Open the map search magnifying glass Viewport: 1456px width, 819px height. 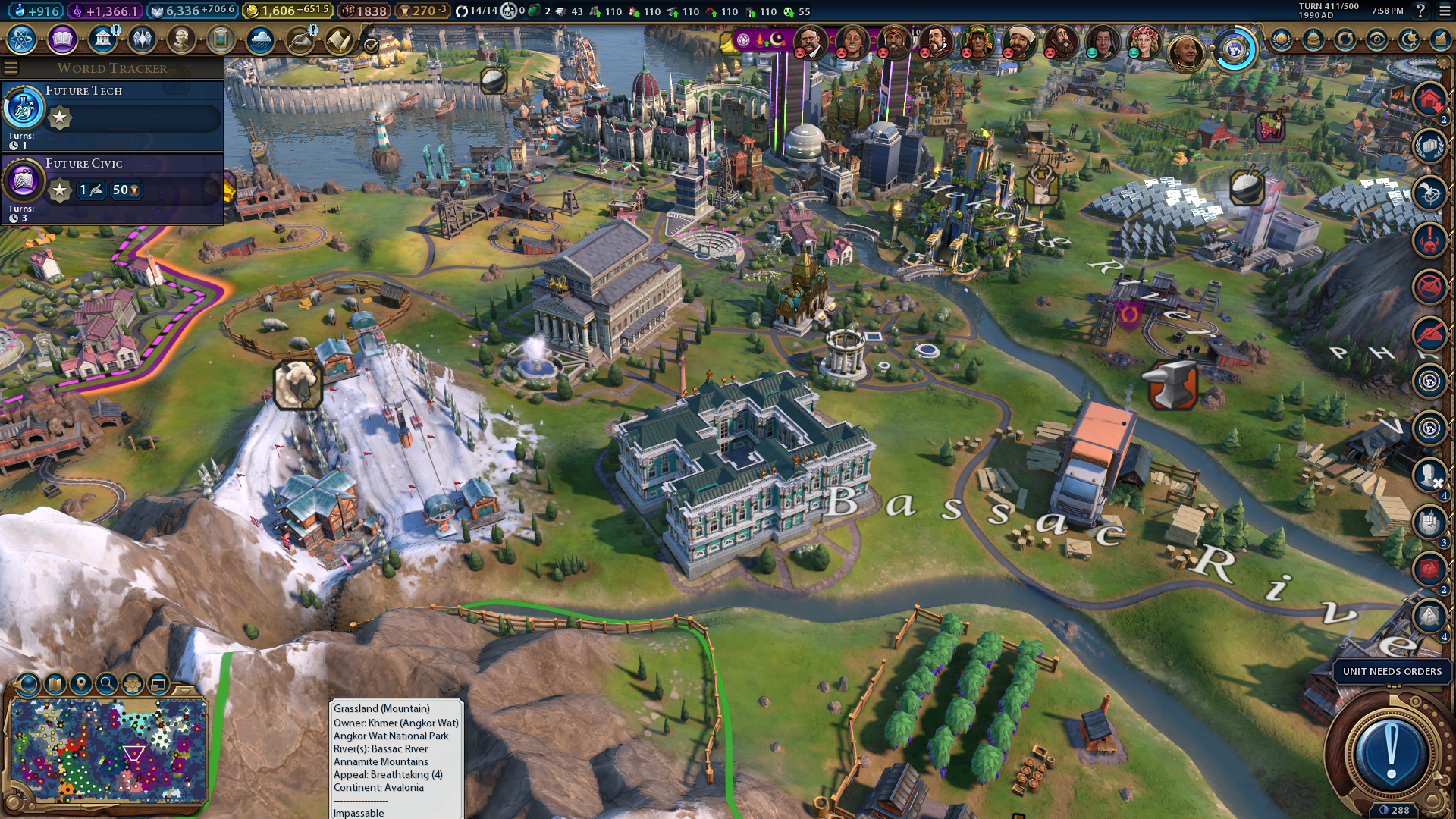(107, 684)
